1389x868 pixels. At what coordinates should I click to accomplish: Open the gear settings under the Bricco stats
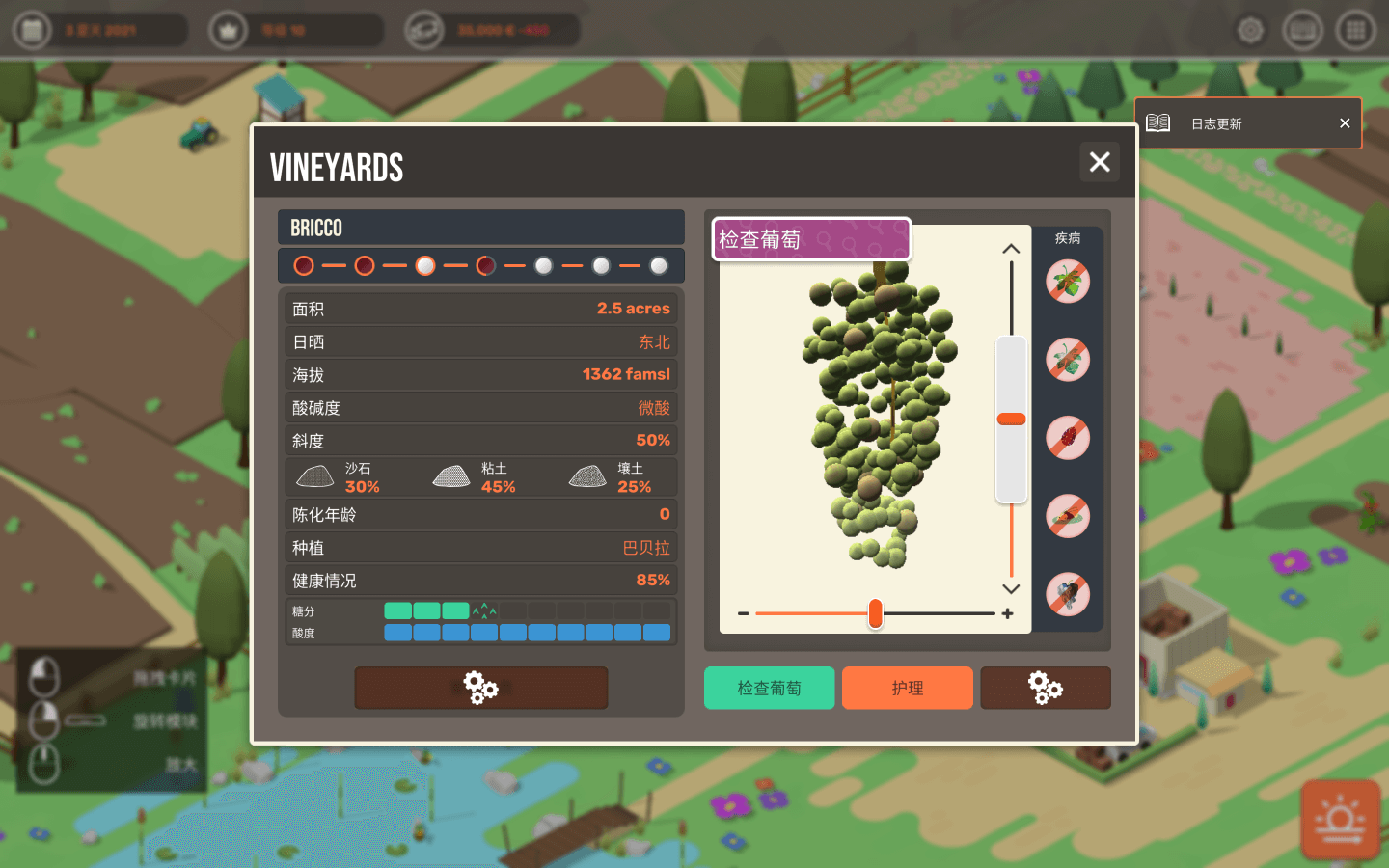pyautogui.click(x=480, y=688)
